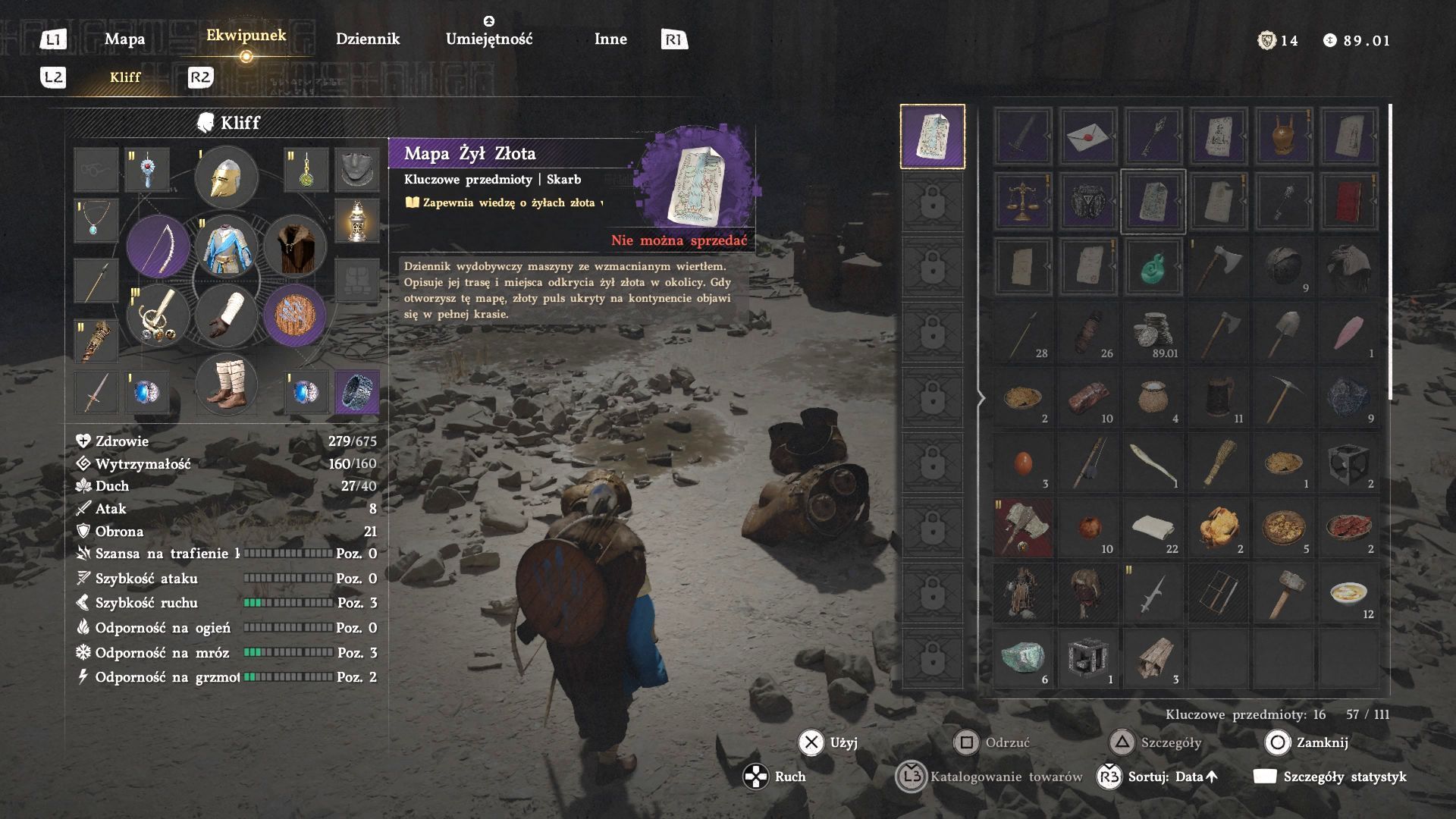Choose the red book inventory item

[x=1349, y=202]
